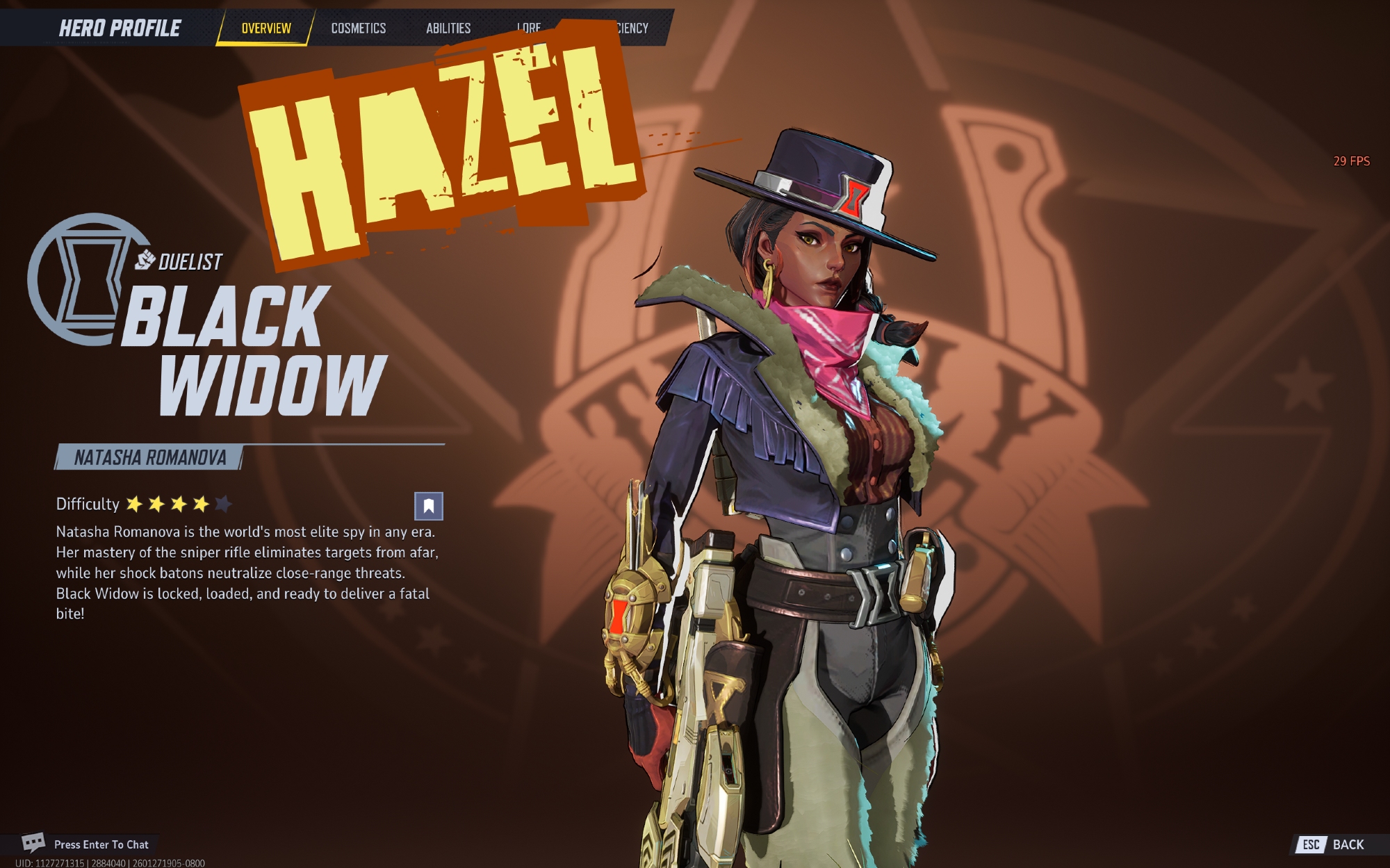Open the Lore tab
This screenshot has height=868, width=1390.
click(x=528, y=27)
